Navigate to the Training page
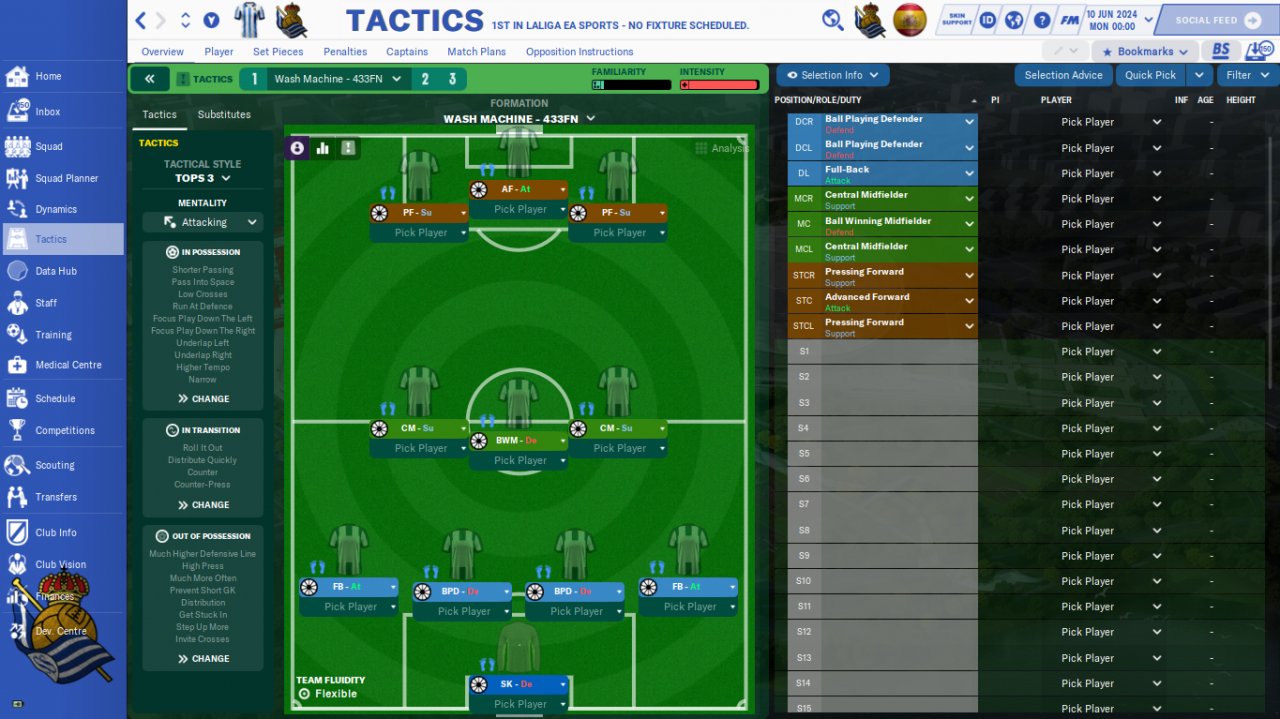 point(53,335)
